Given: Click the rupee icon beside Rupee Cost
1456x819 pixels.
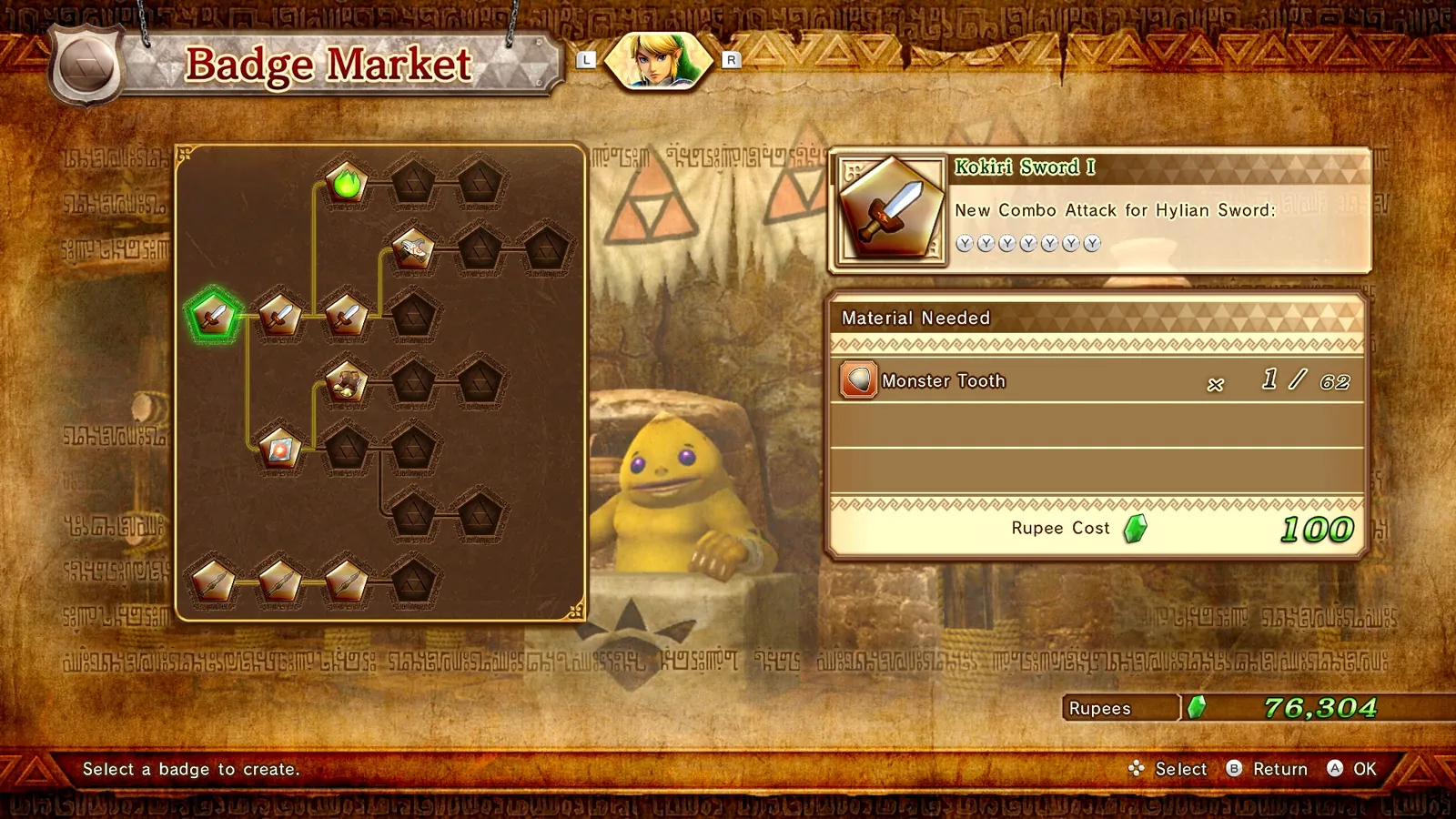Looking at the screenshot, I should point(1137,528).
